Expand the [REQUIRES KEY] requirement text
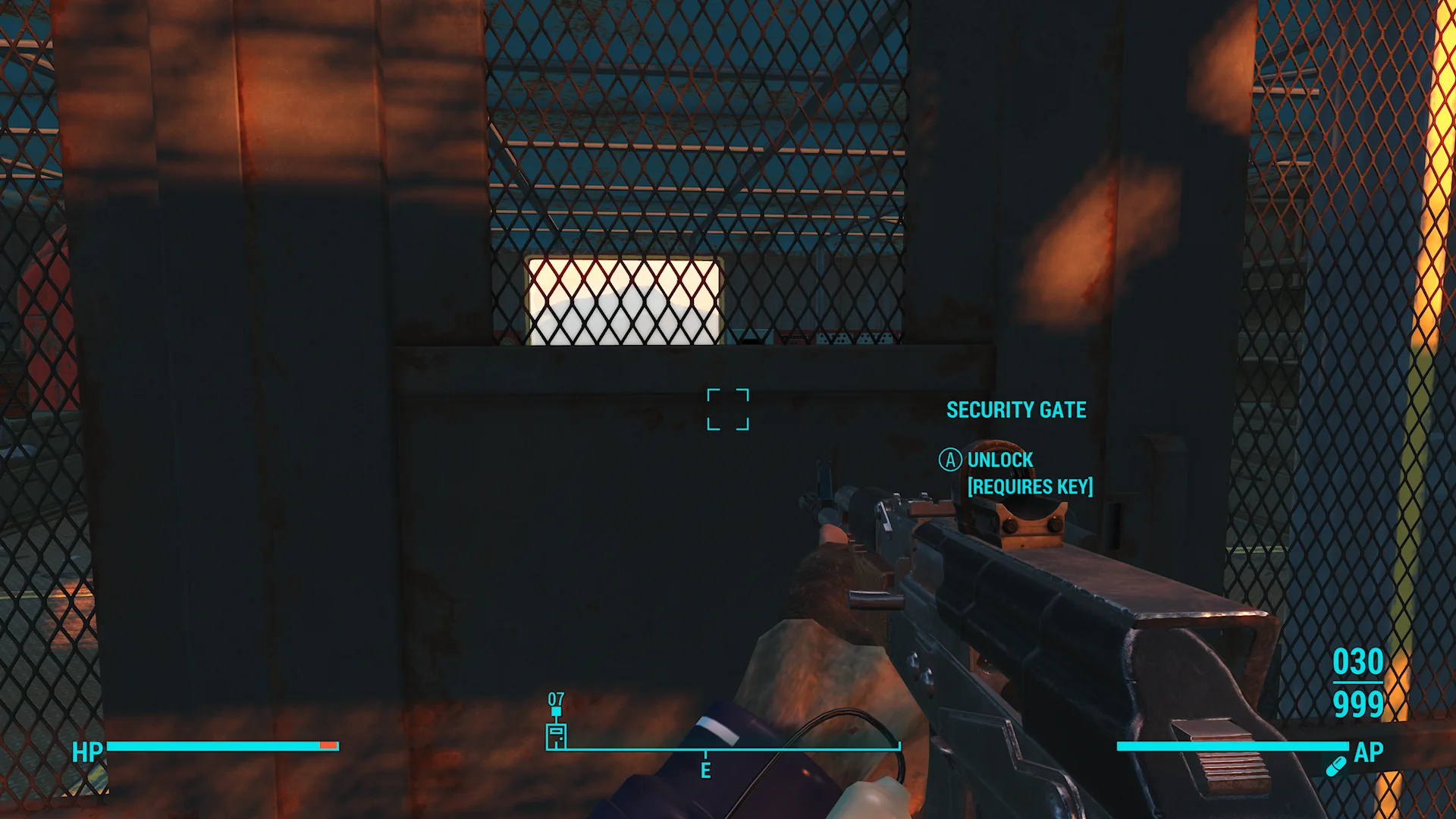Viewport: 1456px width, 819px height. [x=1031, y=487]
